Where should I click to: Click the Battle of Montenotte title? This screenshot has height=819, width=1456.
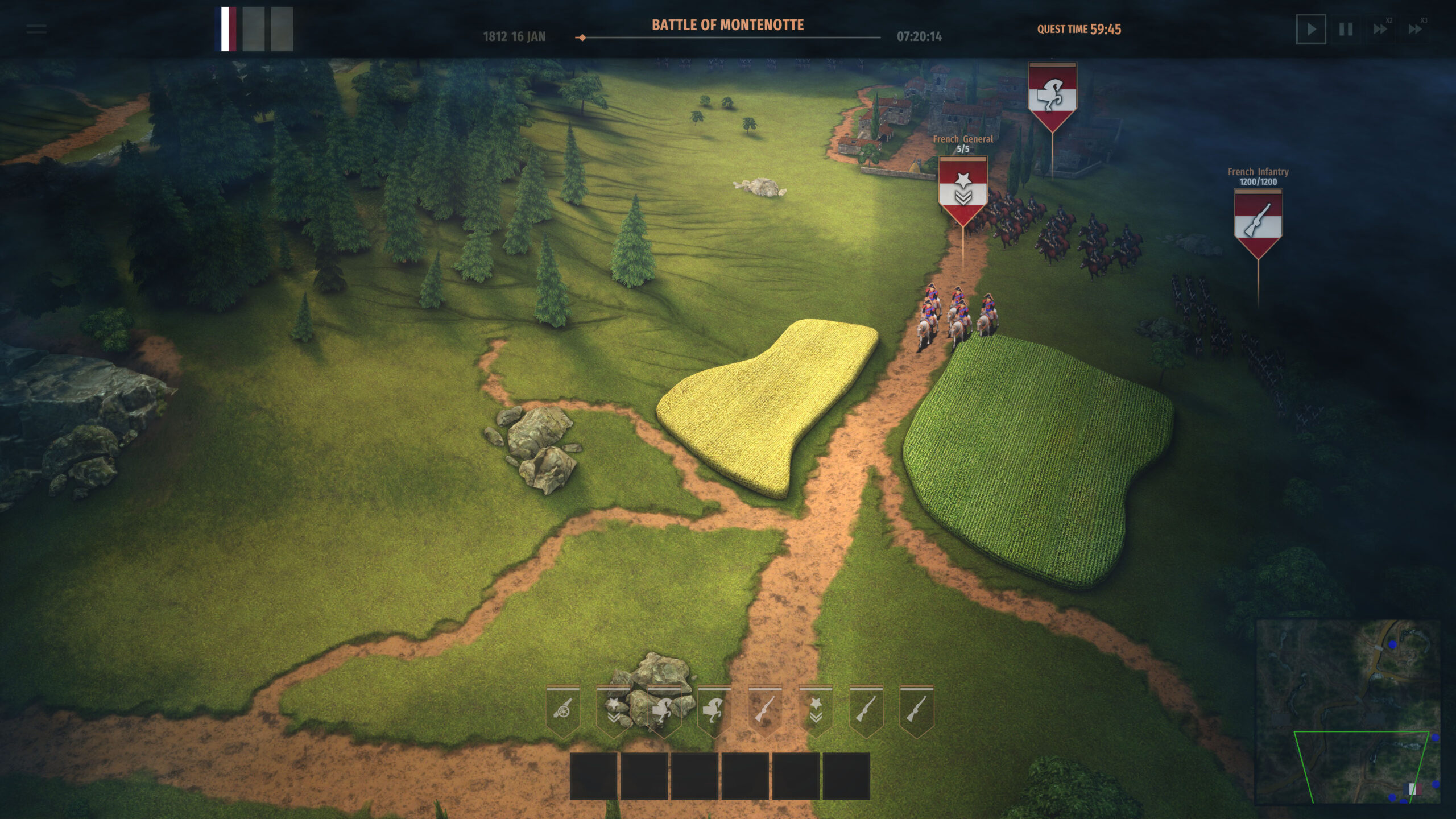coord(727,25)
